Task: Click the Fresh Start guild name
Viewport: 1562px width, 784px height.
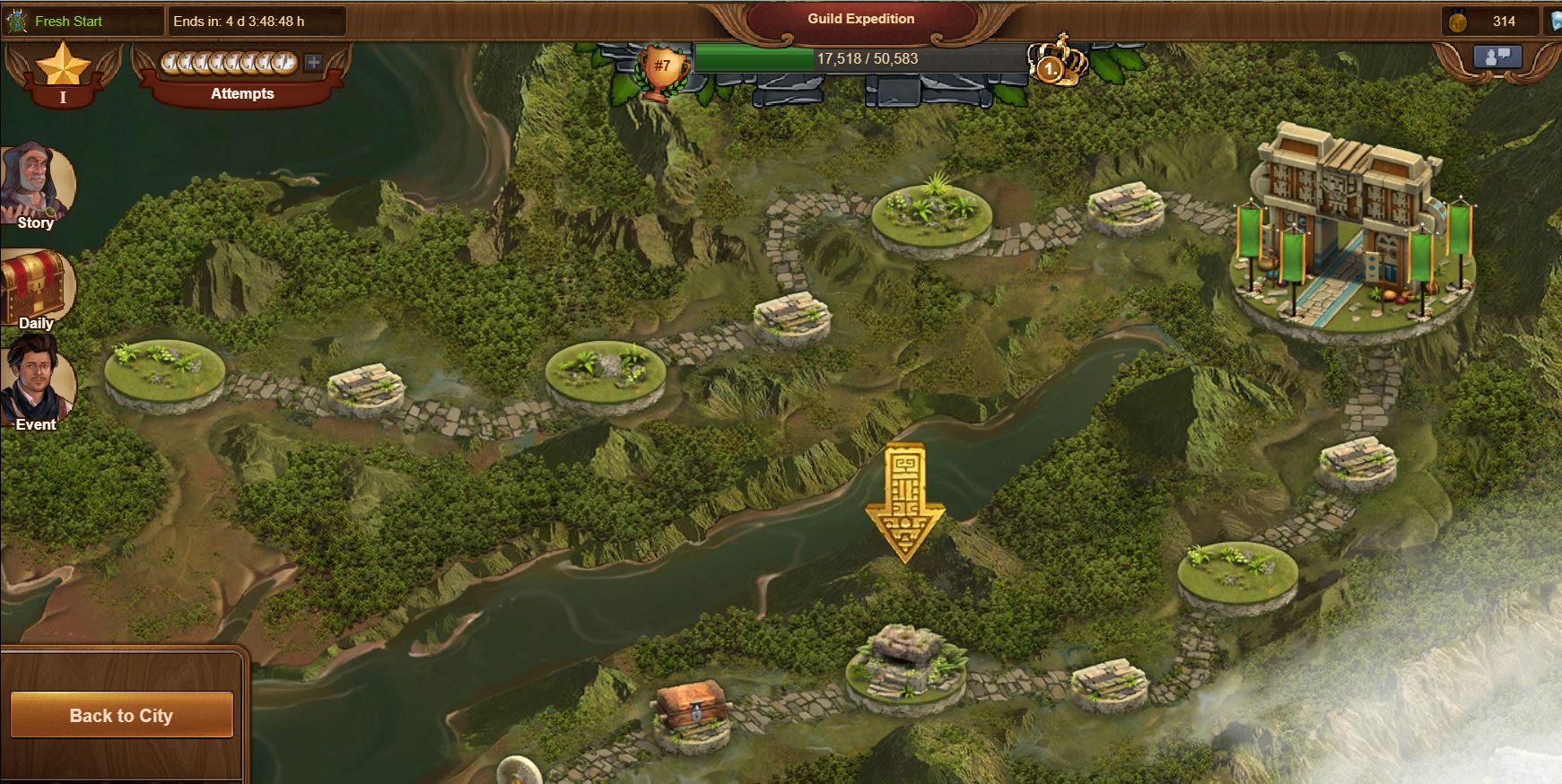Action: (68, 21)
